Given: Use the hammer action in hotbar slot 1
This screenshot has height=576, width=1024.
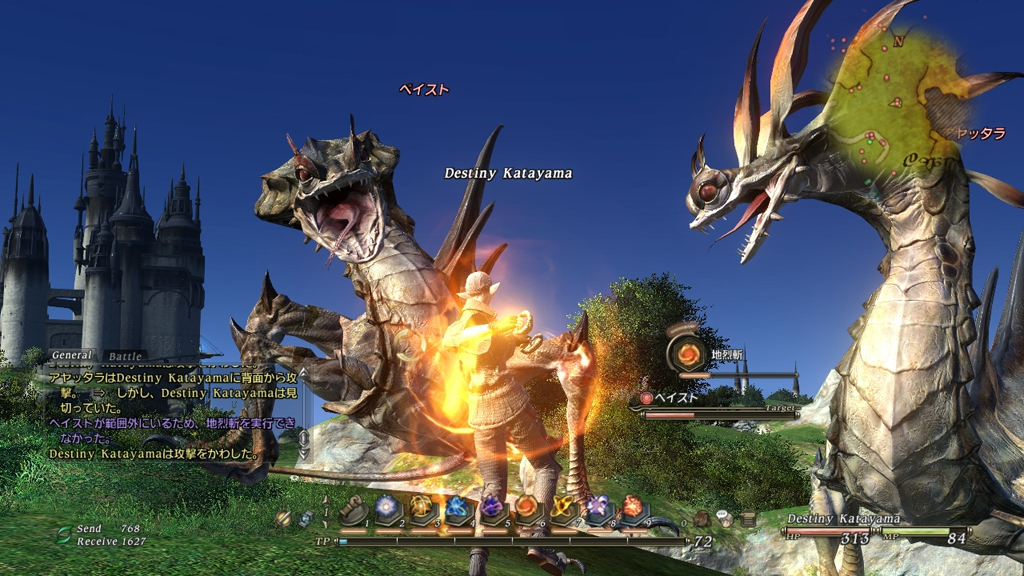Looking at the screenshot, I should pos(352,510).
